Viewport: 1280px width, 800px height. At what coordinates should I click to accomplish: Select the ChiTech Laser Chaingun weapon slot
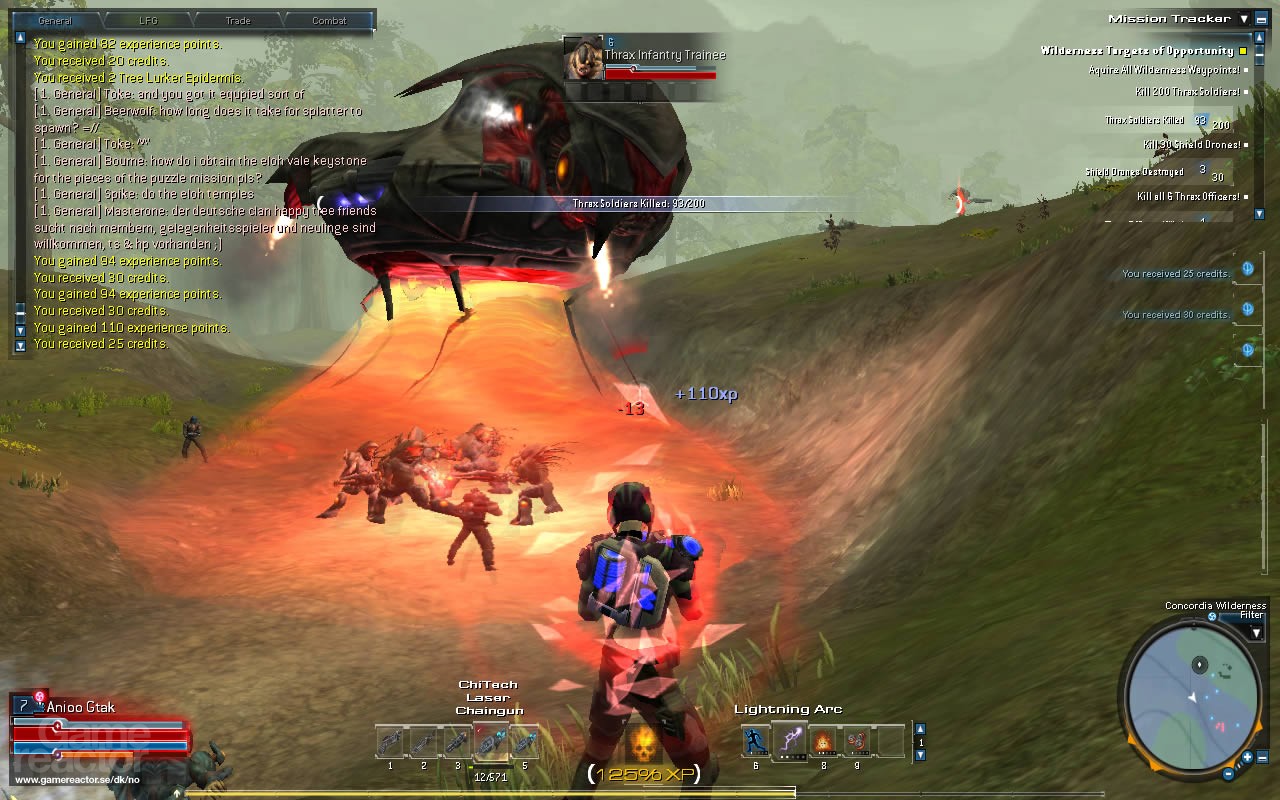490,742
